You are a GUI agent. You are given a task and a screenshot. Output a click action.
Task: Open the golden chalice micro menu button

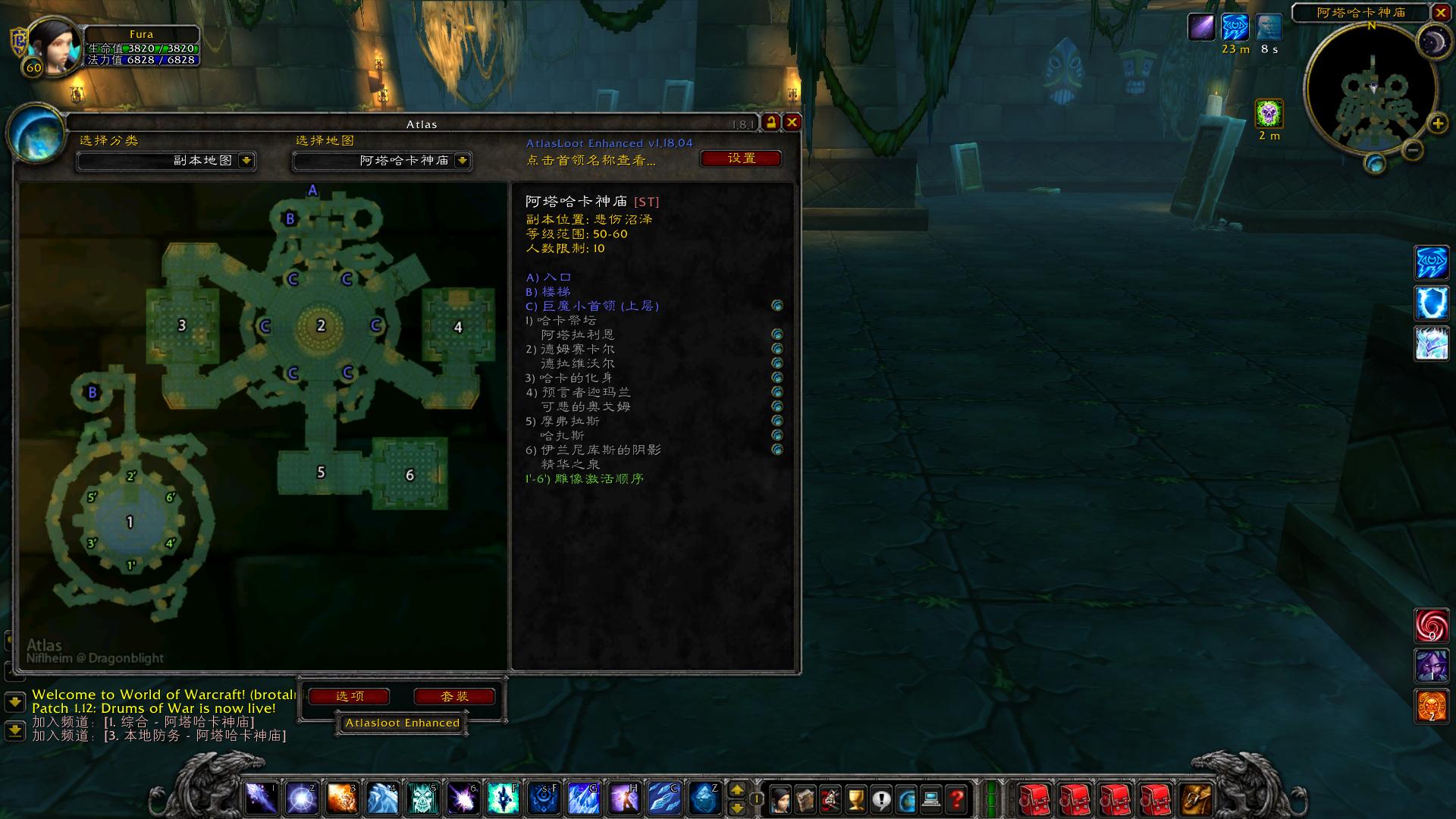click(855, 799)
